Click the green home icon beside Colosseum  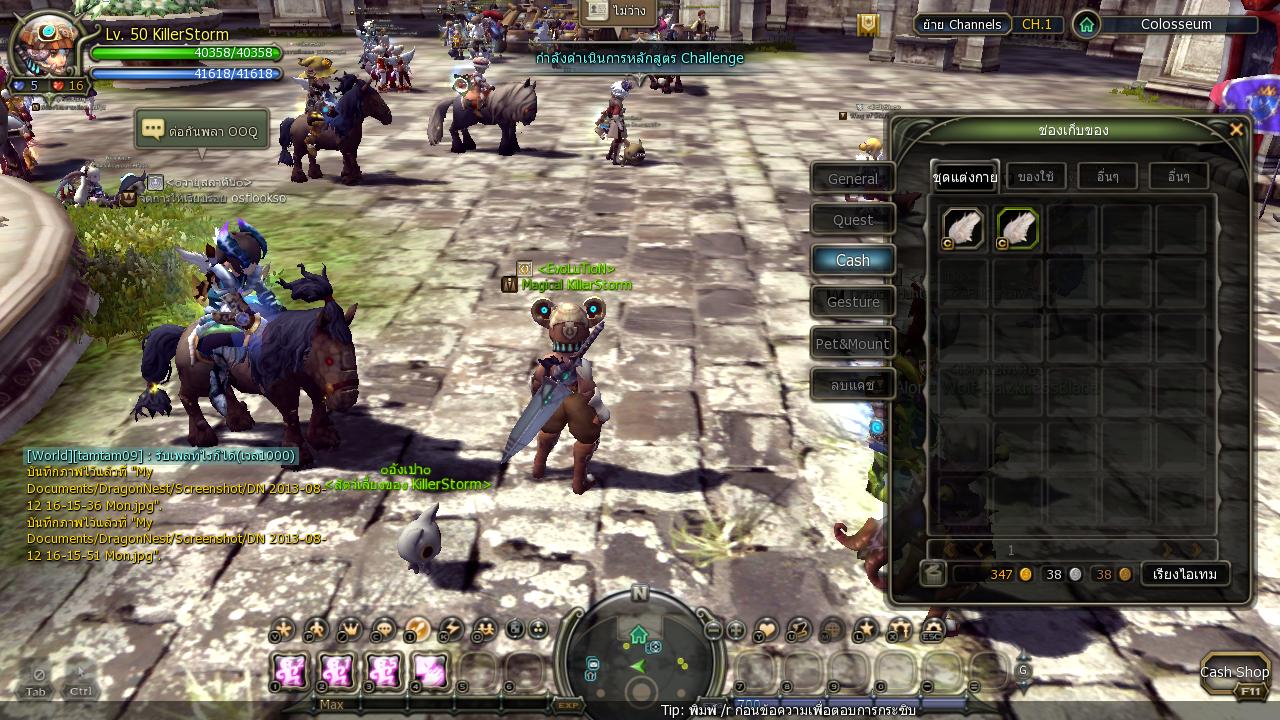pyautogui.click(x=1086, y=25)
